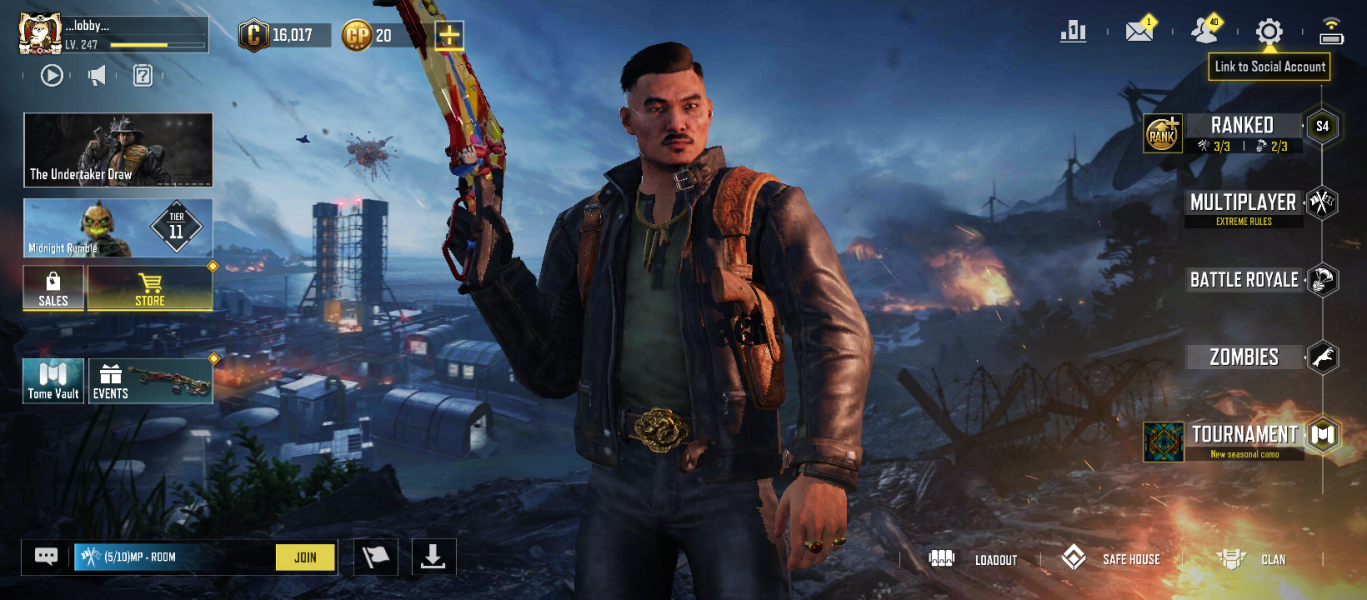
Task: Open the Tournament mode
Action: click(x=1244, y=435)
